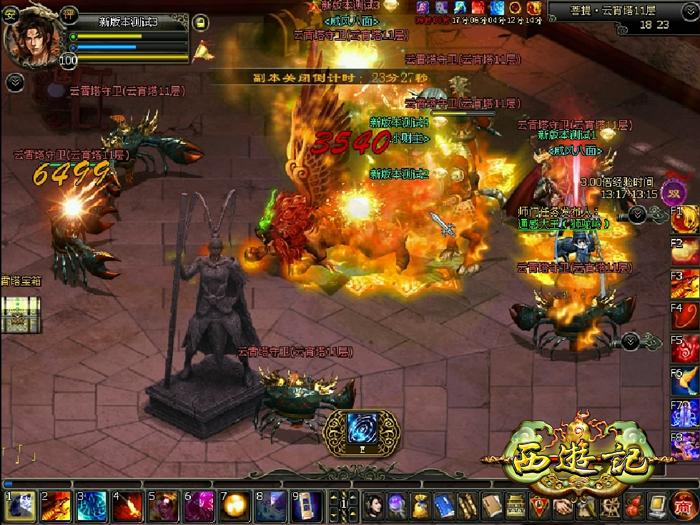700x525 pixels.
Task: Open the character menu with the female portrait
Action: 374,504
